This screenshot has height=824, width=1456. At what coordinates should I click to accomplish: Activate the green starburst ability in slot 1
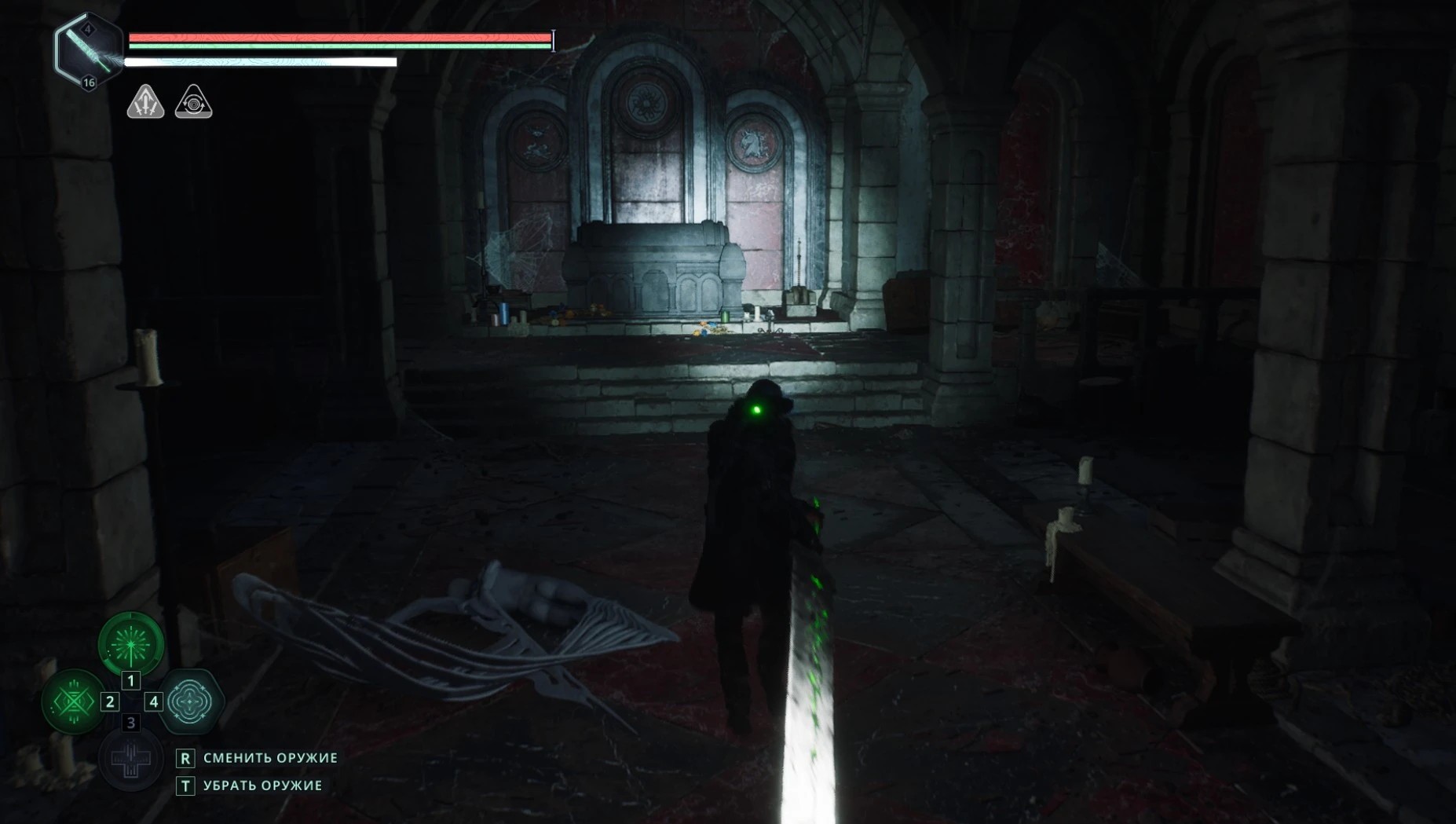[x=131, y=644]
